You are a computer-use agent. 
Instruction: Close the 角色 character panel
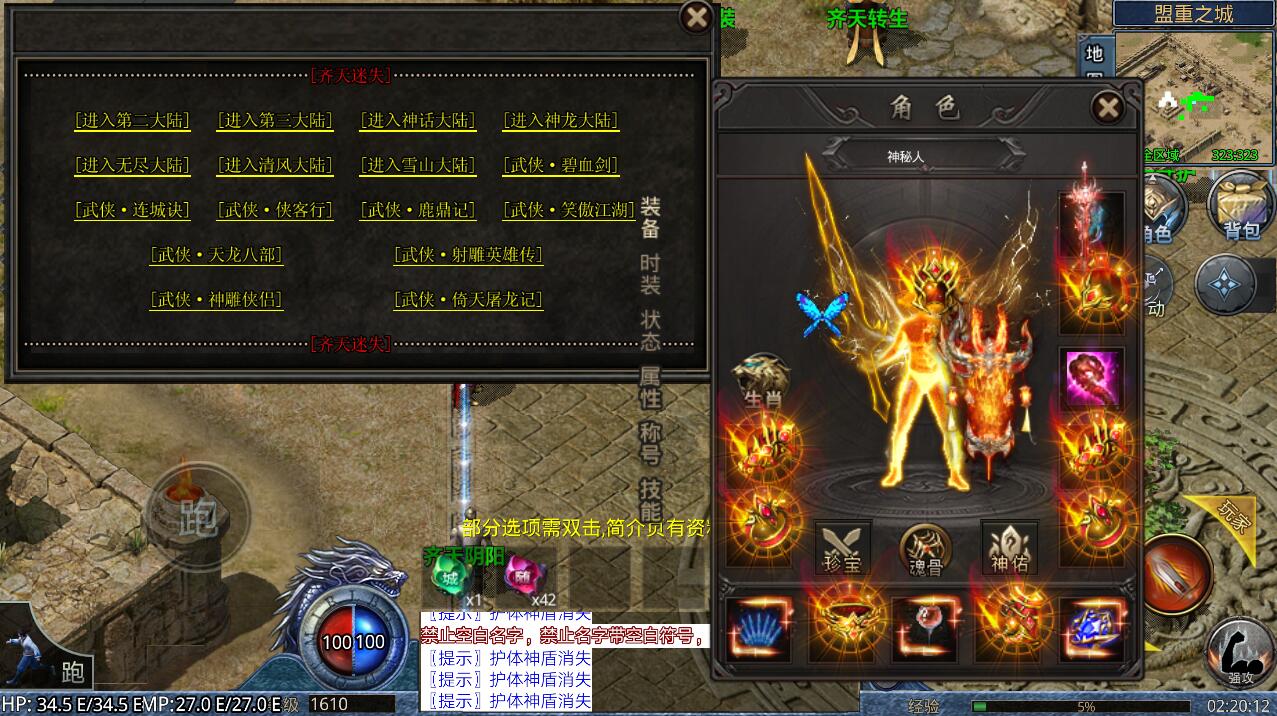pyautogui.click(x=1107, y=107)
